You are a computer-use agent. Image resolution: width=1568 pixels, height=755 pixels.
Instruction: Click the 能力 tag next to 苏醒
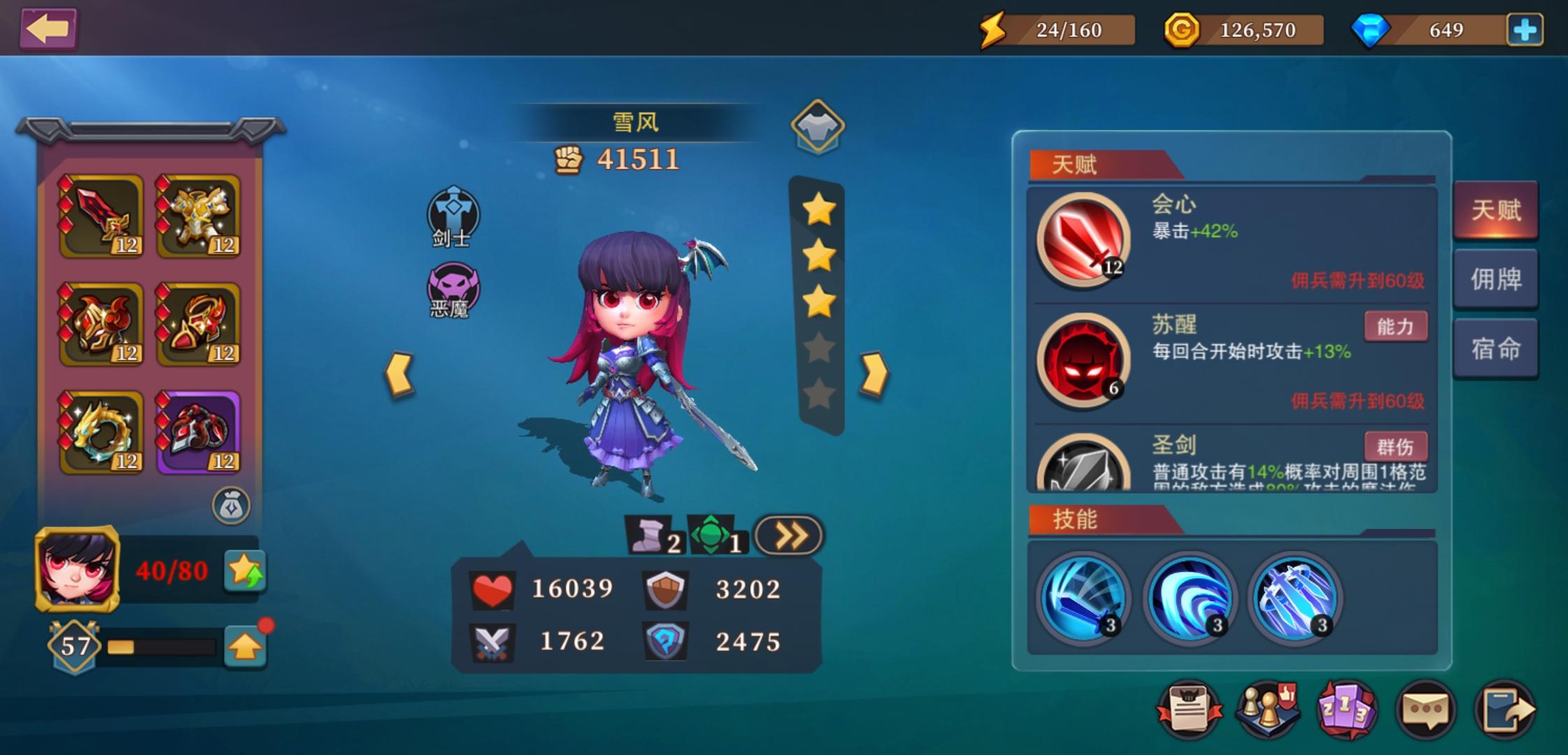[x=1395, y=326]
